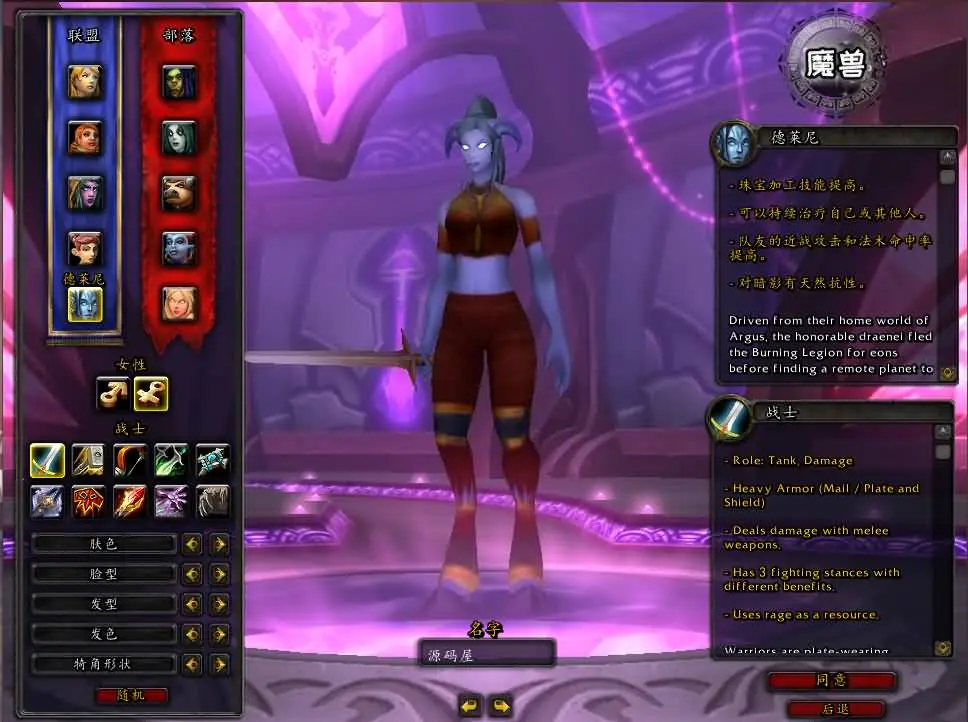Select the Shaman class icon
This screenshot has height=722, width=968.
89,500
